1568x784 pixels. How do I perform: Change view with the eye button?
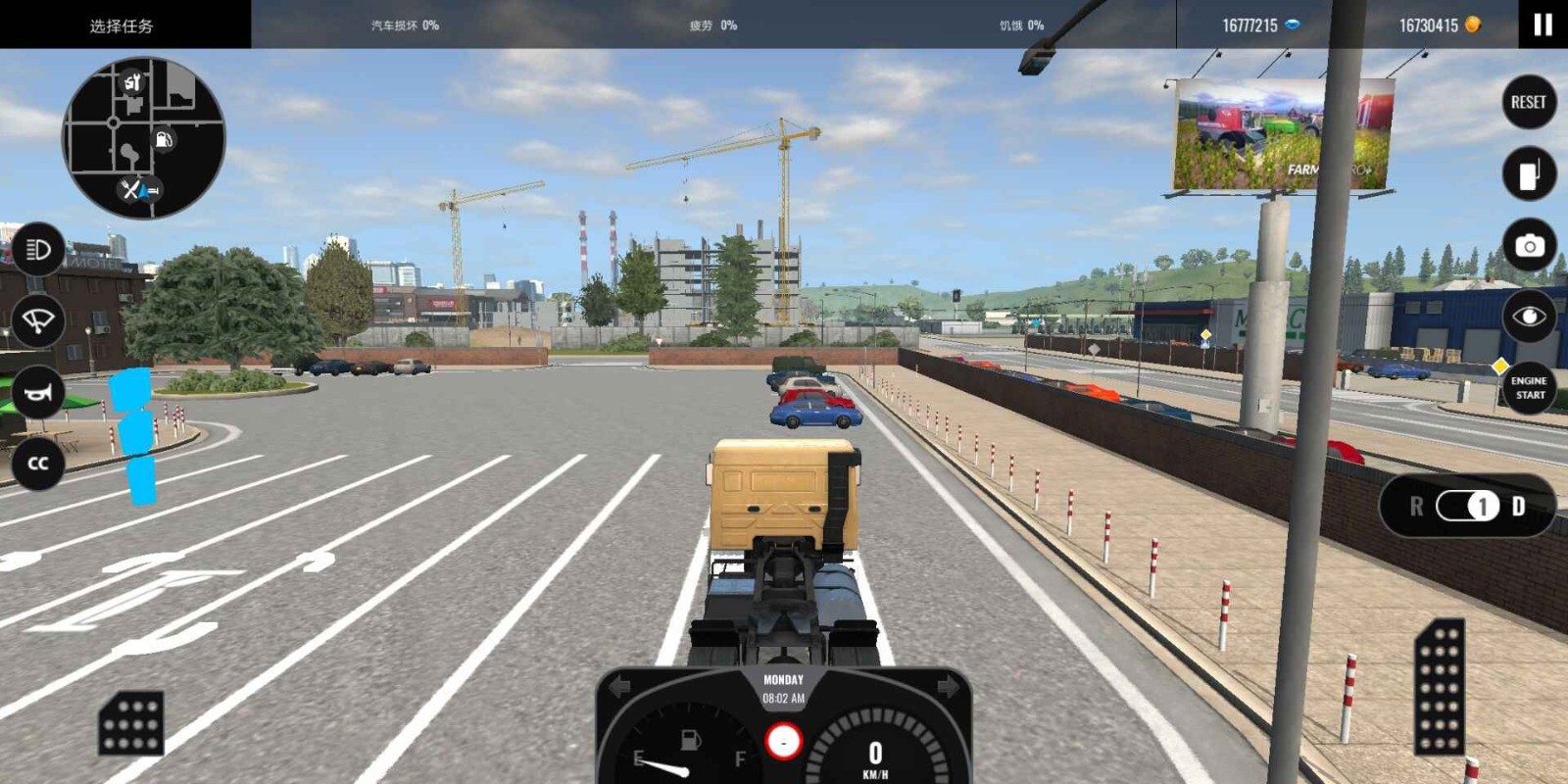(1529, 317)
